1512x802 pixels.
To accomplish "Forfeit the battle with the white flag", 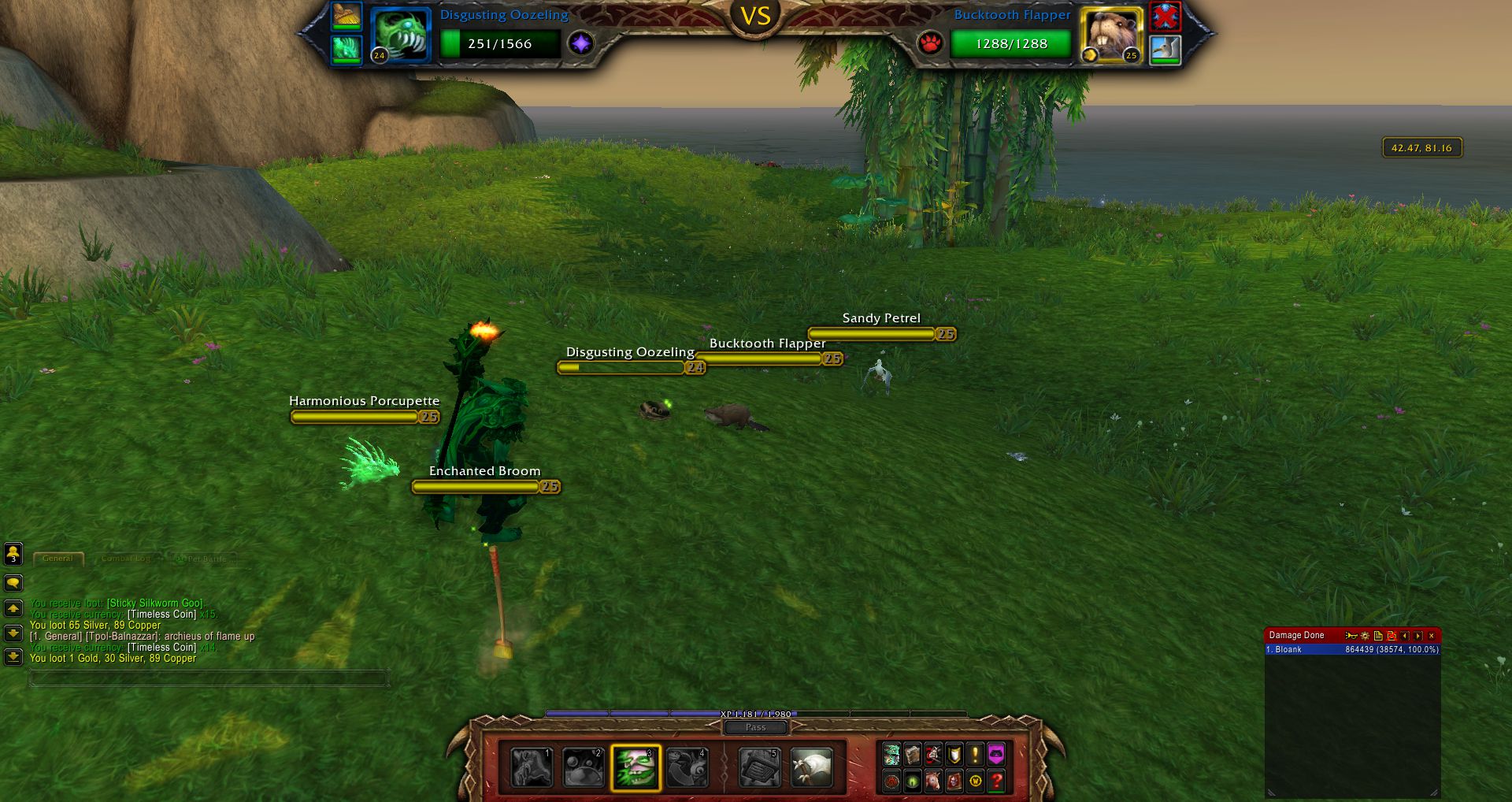I will 811,768.
